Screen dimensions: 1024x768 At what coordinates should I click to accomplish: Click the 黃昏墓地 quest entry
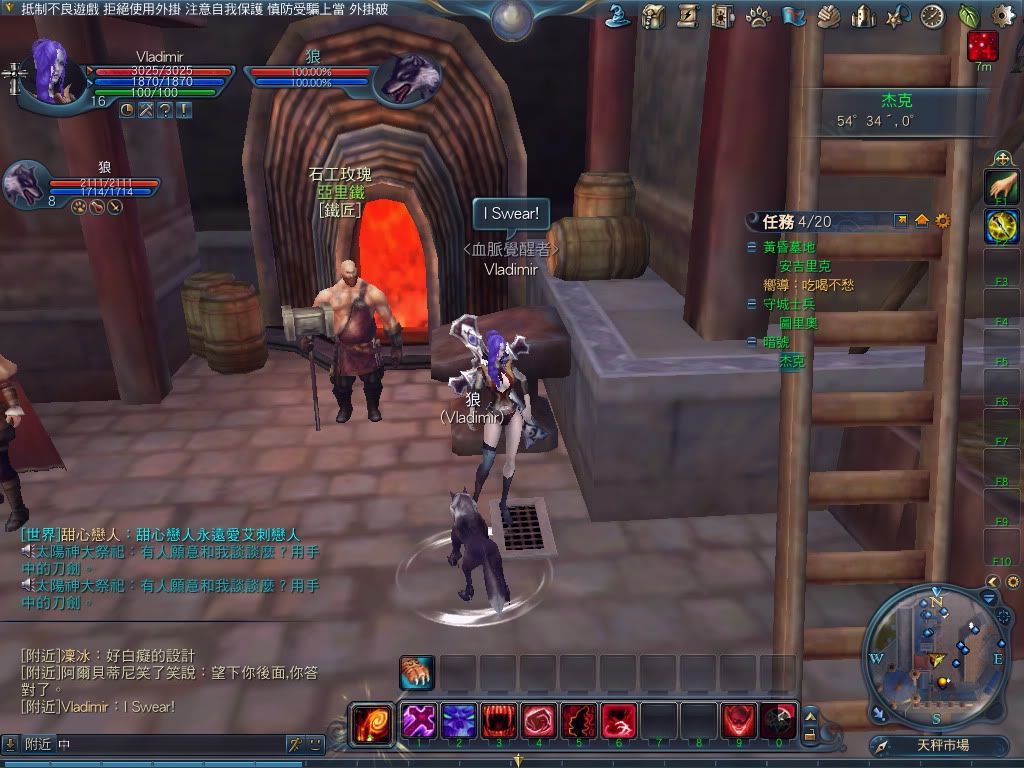click(x=789, y=247)
